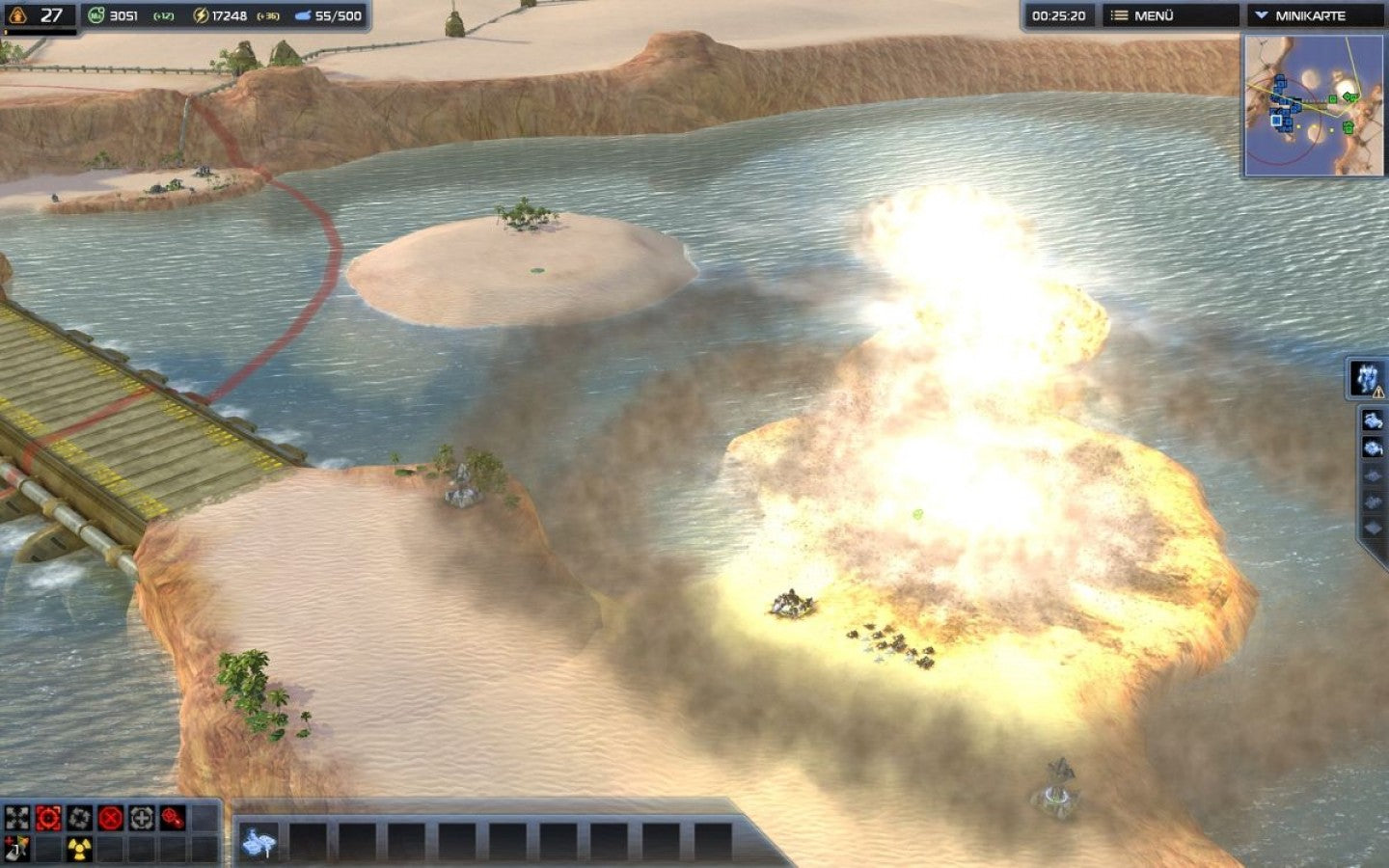The width and height of the screenshot is (1389, 868).
Task: Toggle the hold fire order icon
Action: point(172,818)
